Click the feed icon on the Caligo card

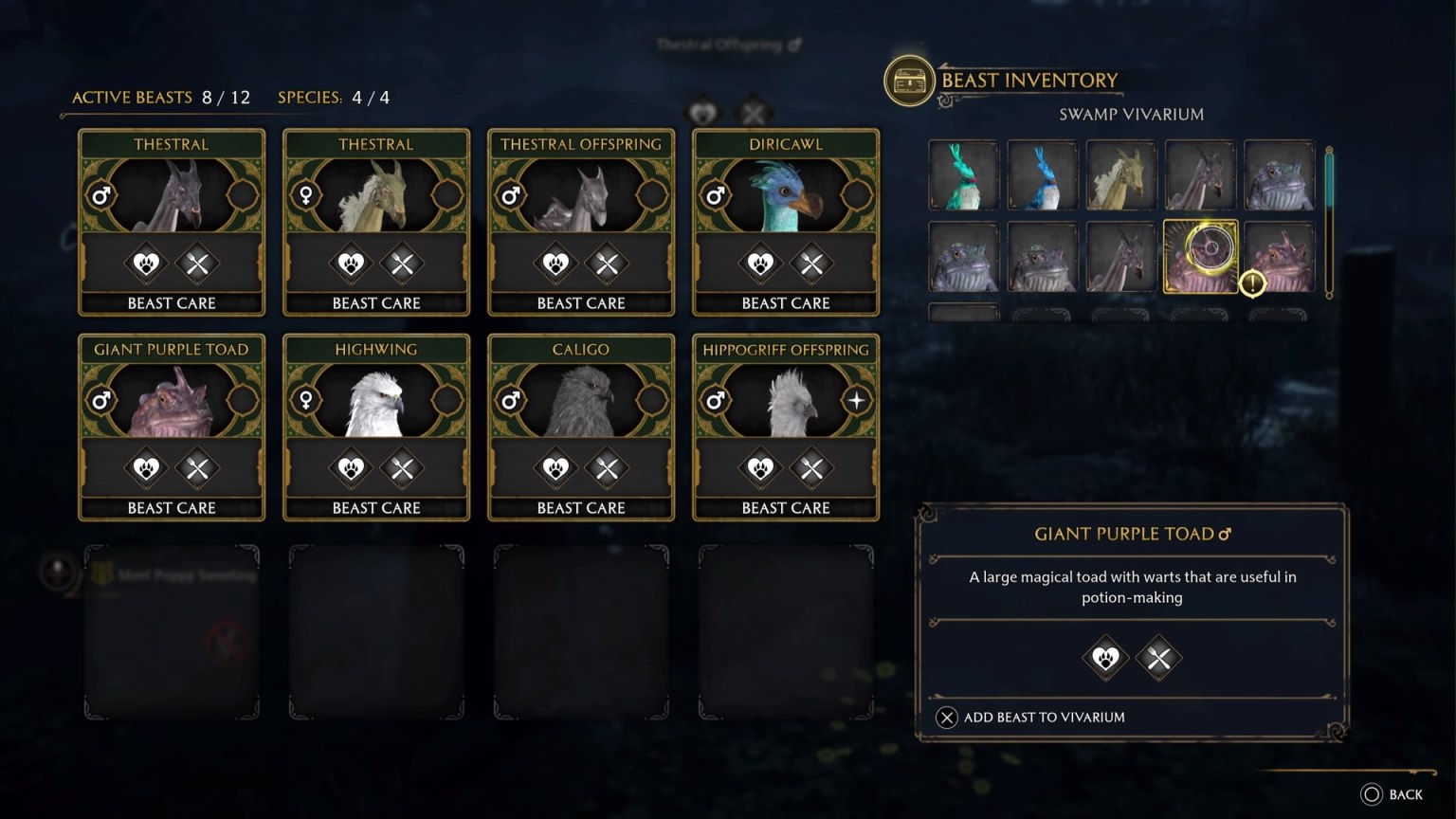607,468
